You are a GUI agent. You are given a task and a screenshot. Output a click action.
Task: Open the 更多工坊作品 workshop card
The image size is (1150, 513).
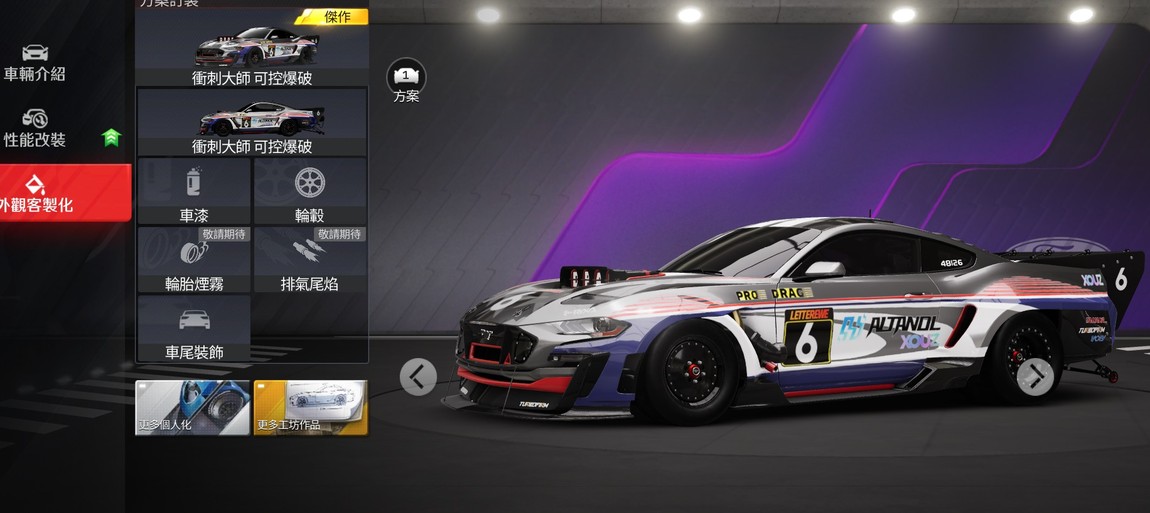310,407
